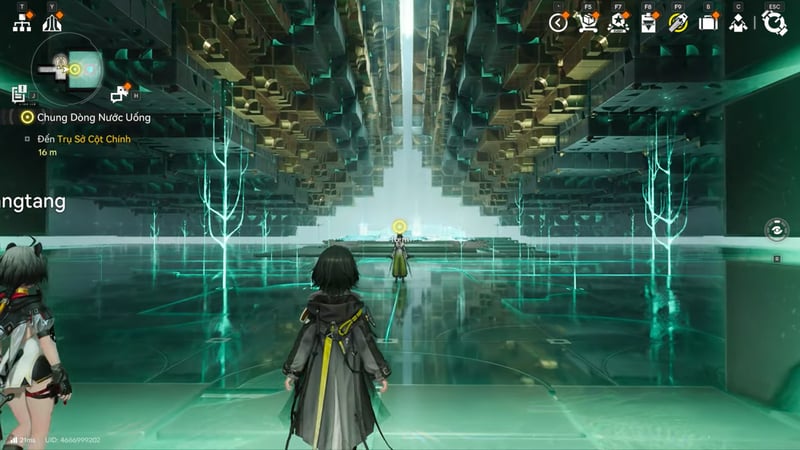Screen dimensions: 800x450
Task: Open the chat bubbles icon
Action: (121, 94)
